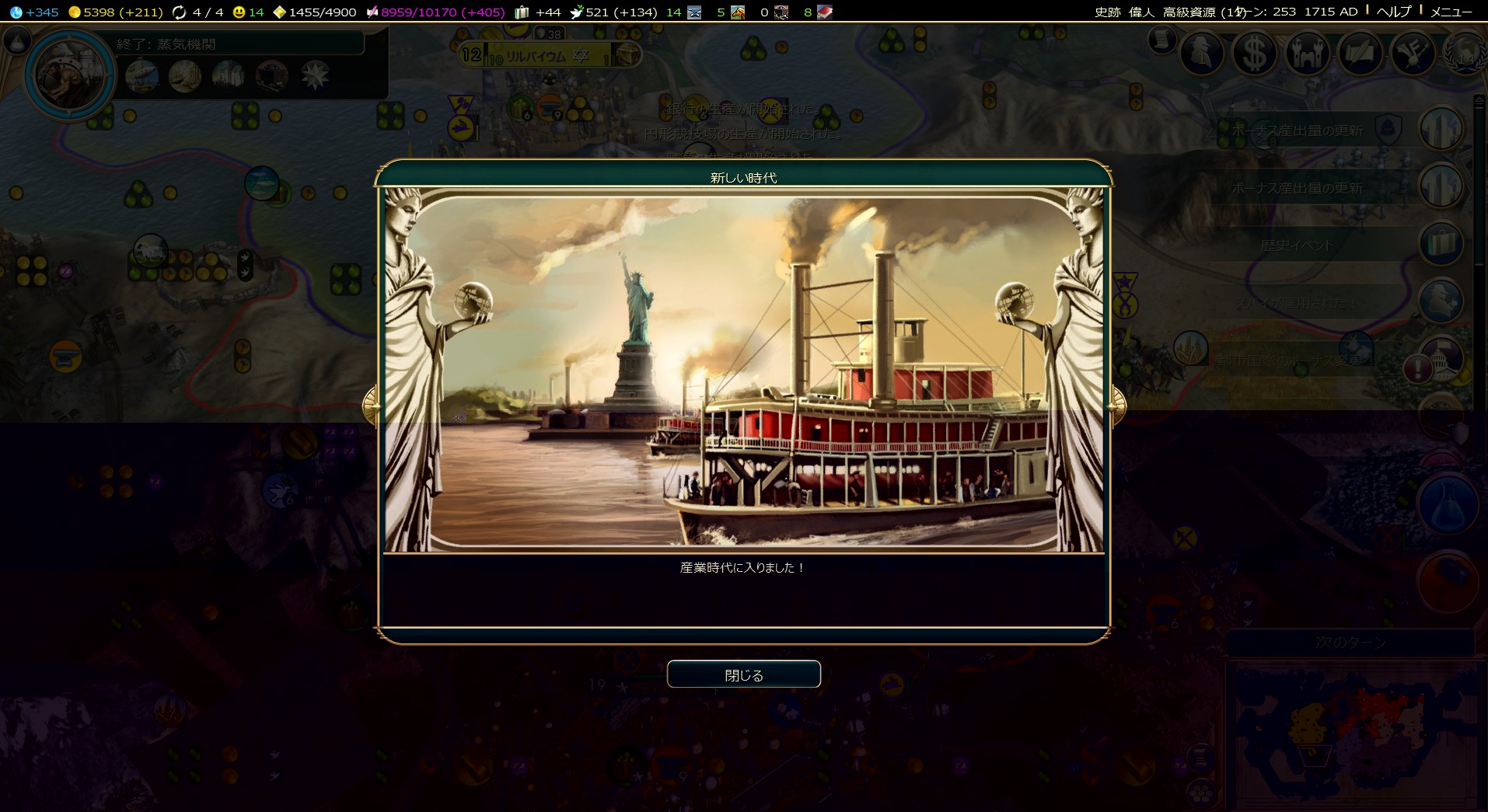
Task: Open the 偉人 great people list
Action: [x=1141, y=12]
